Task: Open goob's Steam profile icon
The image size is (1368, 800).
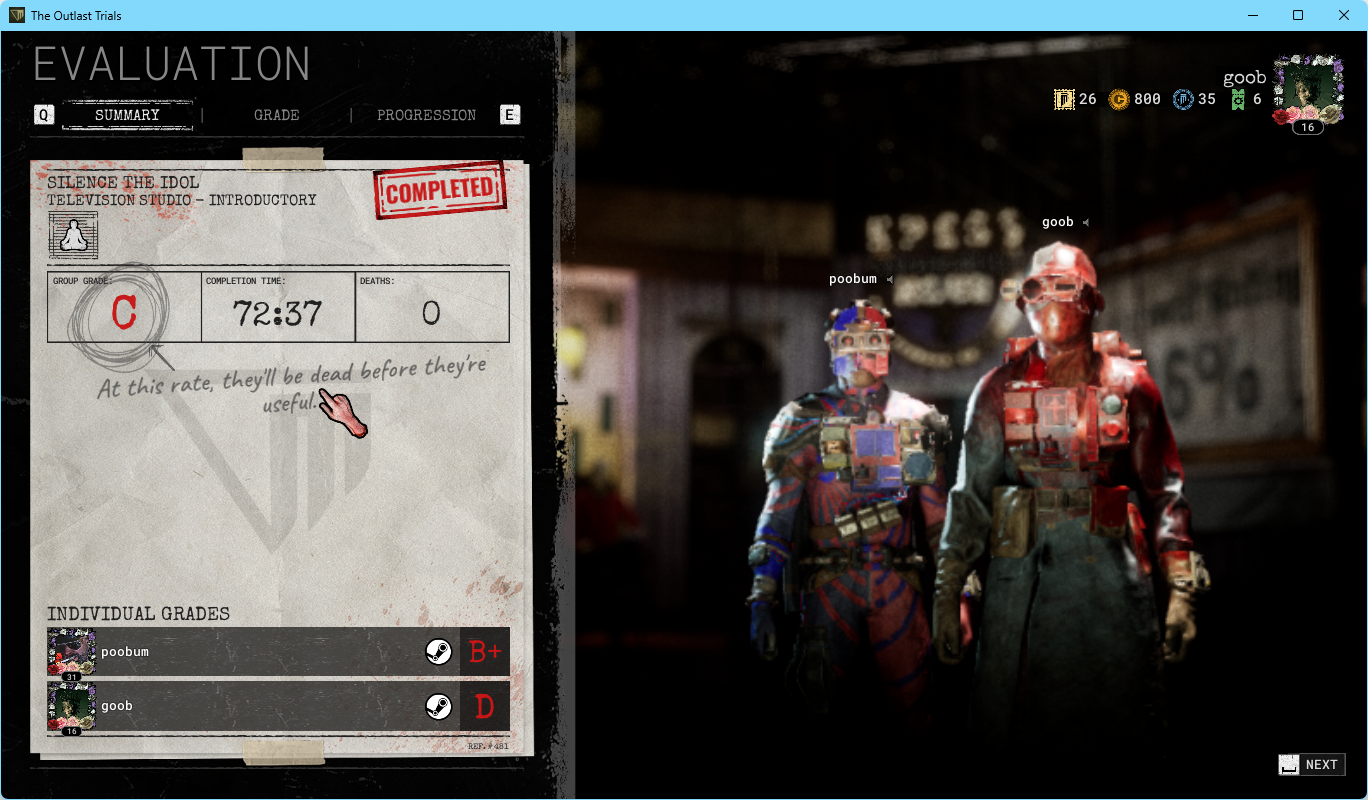Action: (438, 706)
